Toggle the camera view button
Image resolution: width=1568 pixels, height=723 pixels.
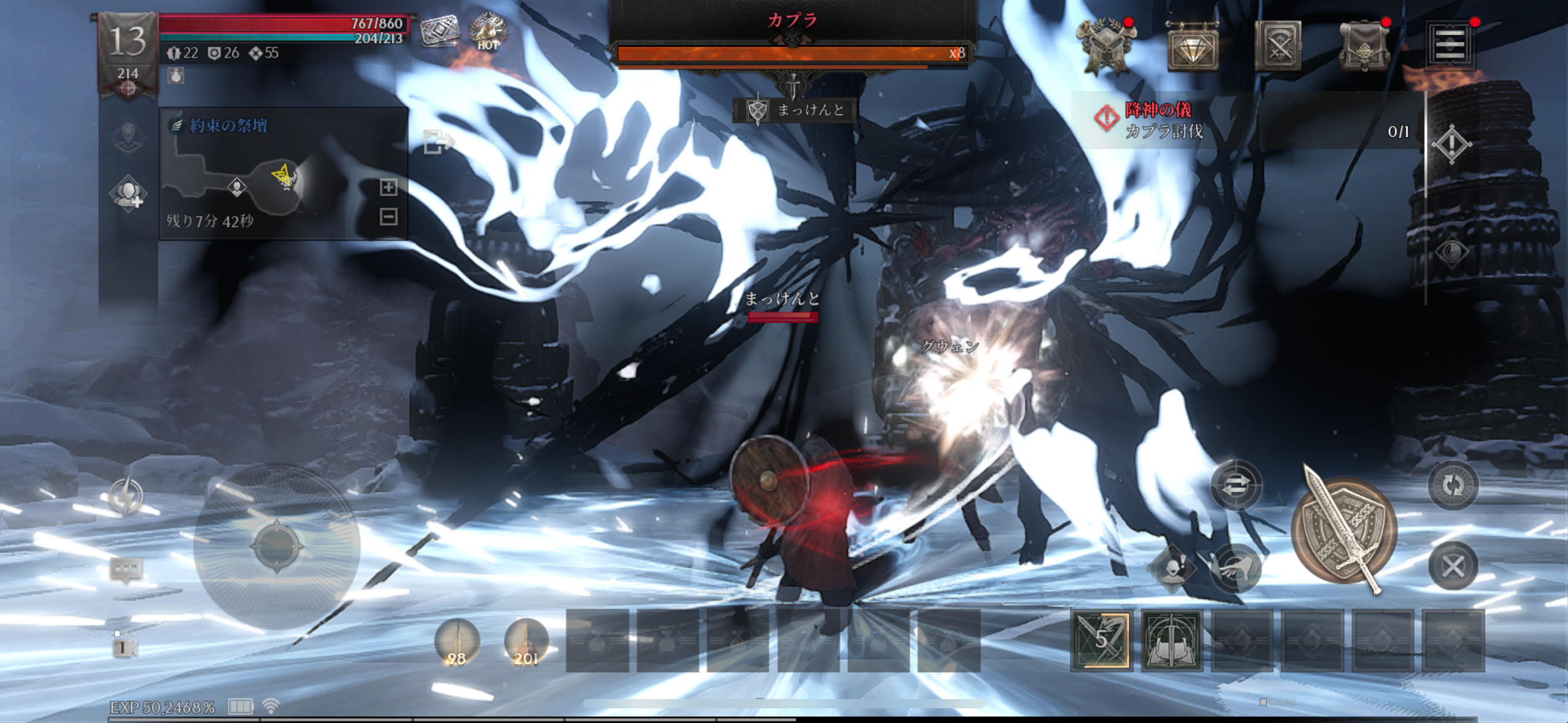tap(125, 648)
